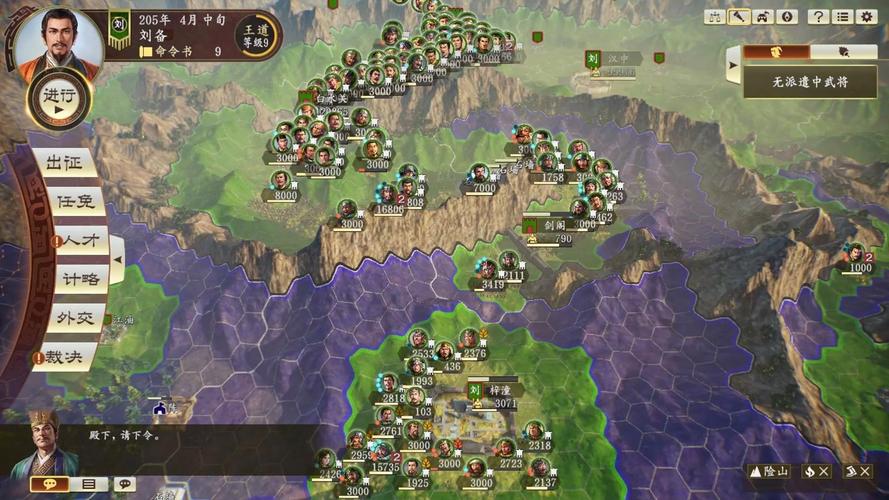Open the balance scales icon
The height and width of the screenshot is (500, 889).
click(x=715, y=17)
